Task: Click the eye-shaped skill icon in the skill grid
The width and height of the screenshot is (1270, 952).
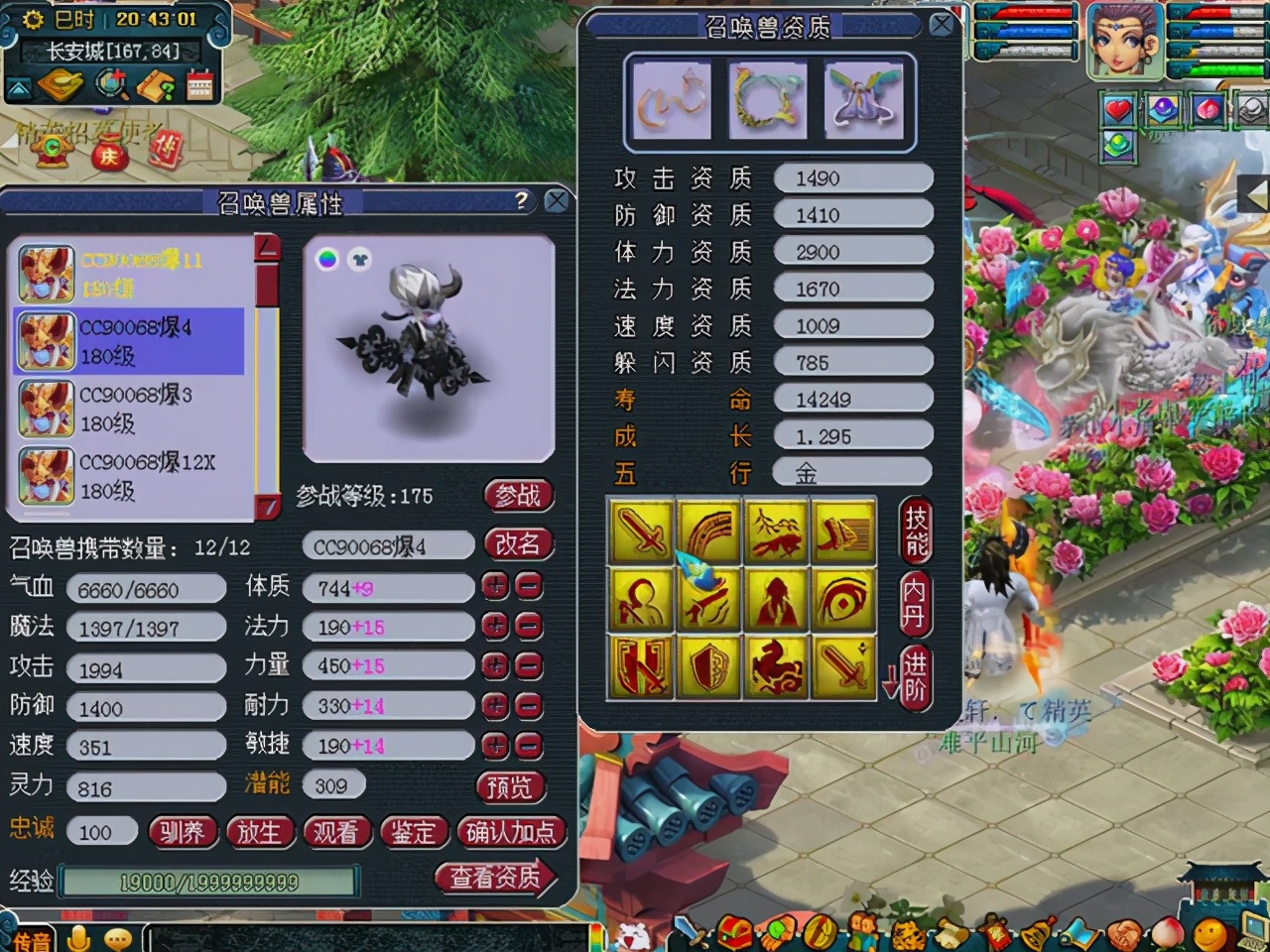Action: (843, 600)
